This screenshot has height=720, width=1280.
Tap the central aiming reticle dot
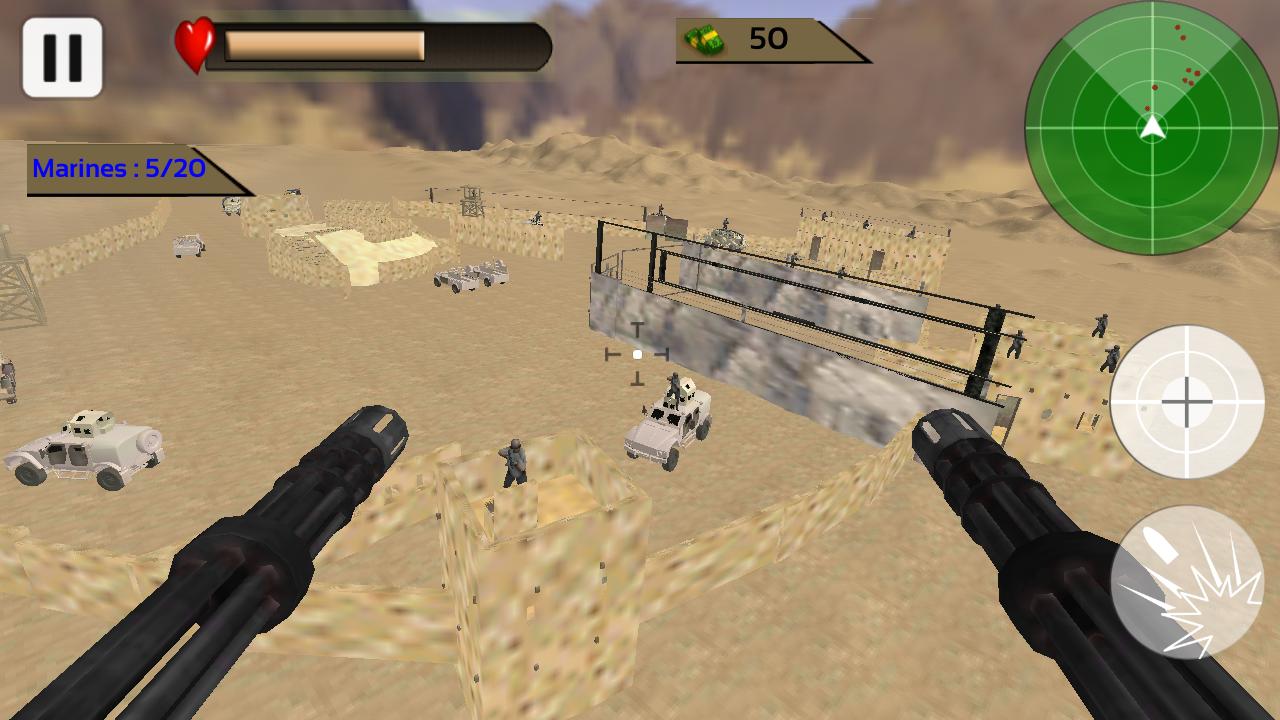click(638, 354)
